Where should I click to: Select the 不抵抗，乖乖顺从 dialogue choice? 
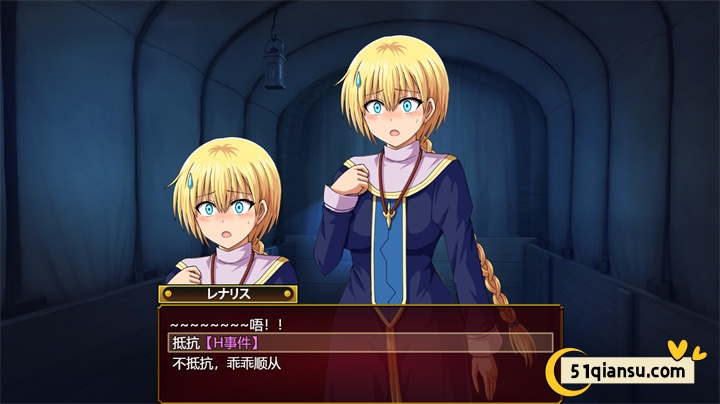(227, 363)
